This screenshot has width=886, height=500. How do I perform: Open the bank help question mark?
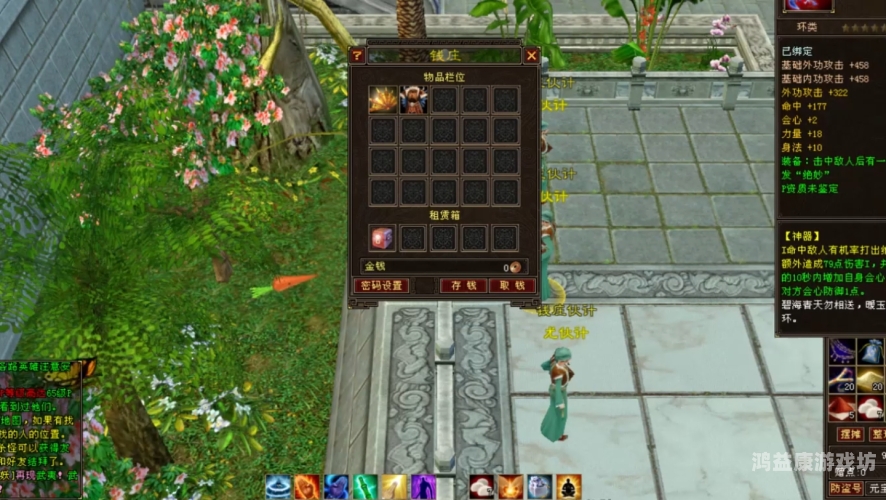(357, 56)
